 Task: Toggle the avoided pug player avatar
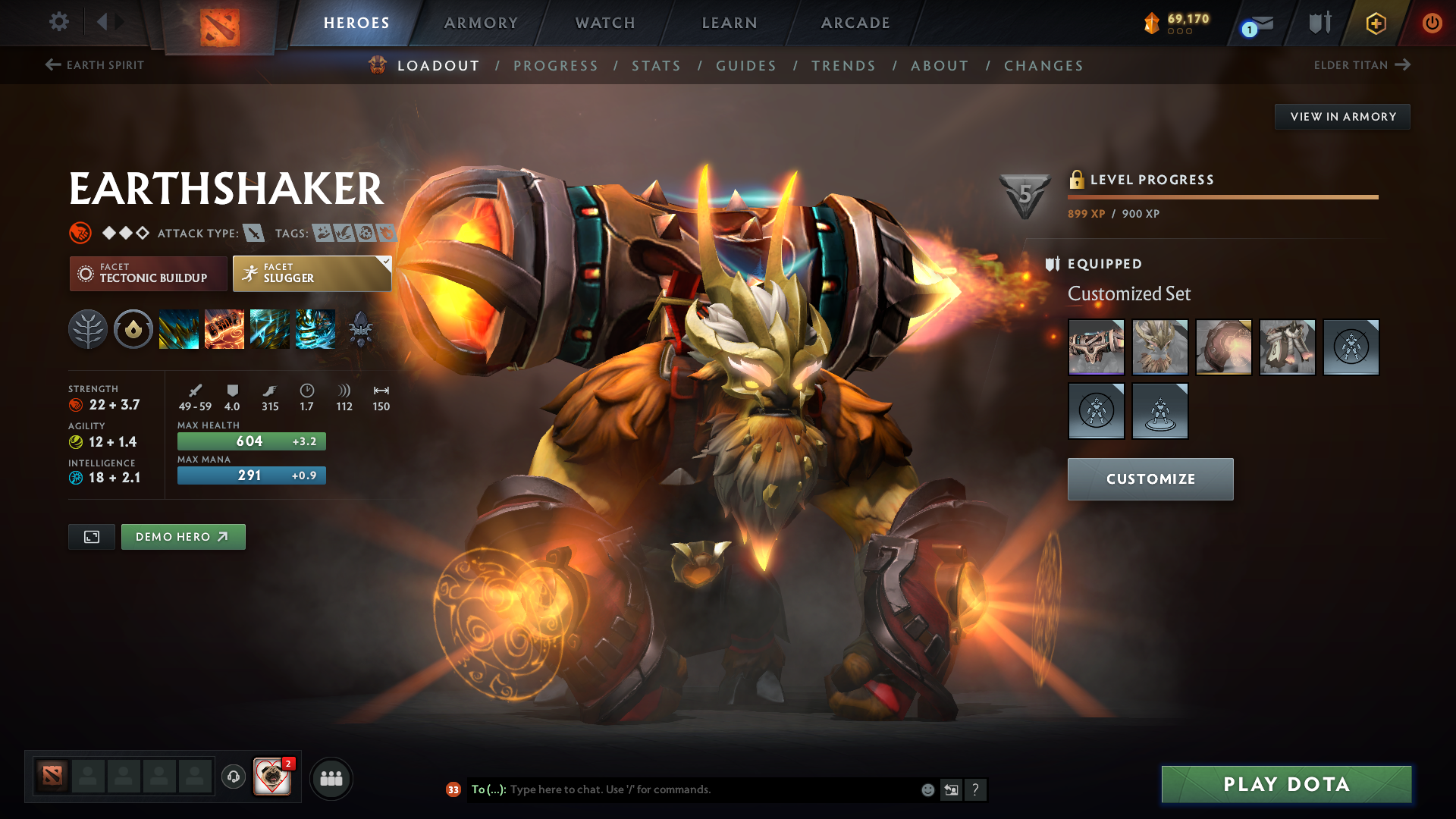coord(273,777)
